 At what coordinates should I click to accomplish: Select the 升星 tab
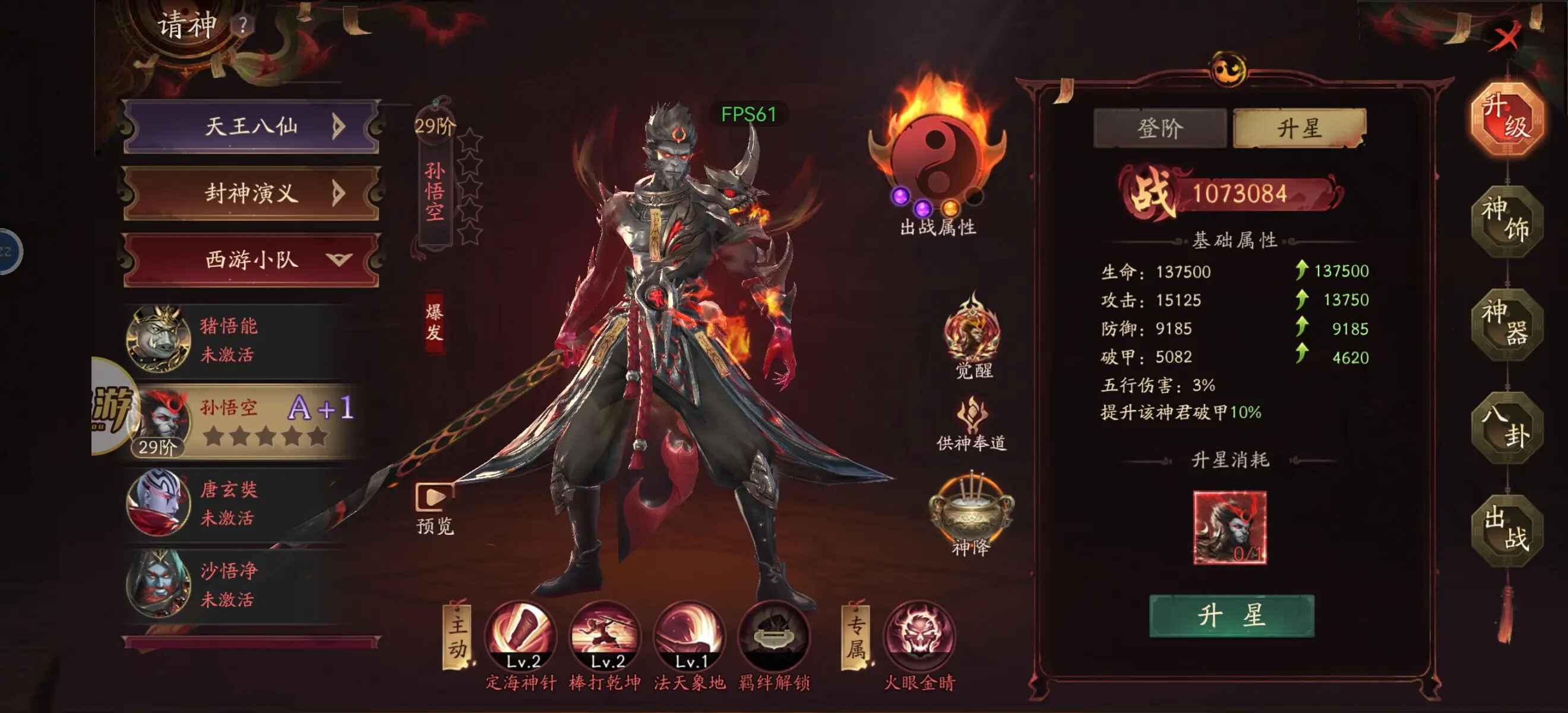pyautogui.click(x=1300, y=128)
